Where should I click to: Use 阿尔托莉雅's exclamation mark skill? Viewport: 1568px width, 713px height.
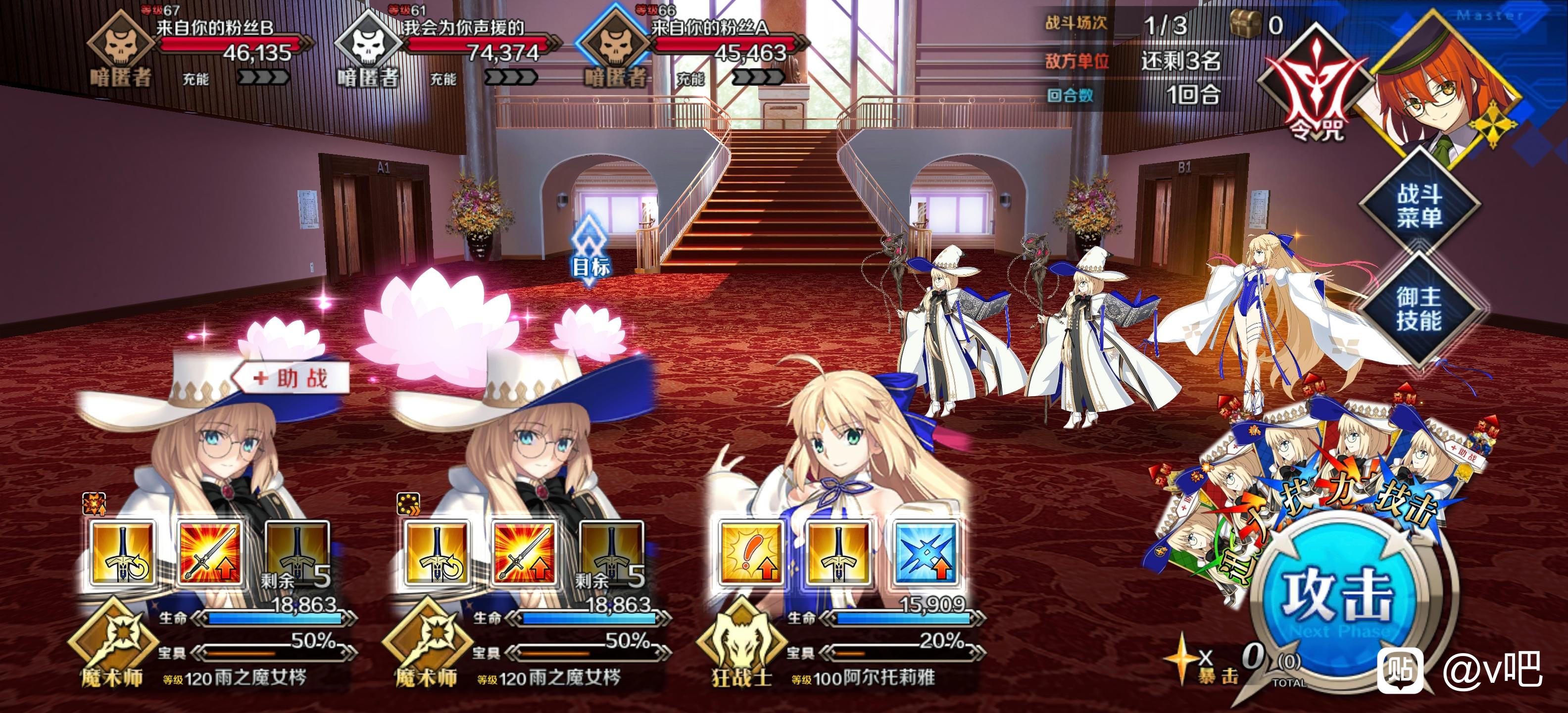pyautogui.click(x=750, y=552)
